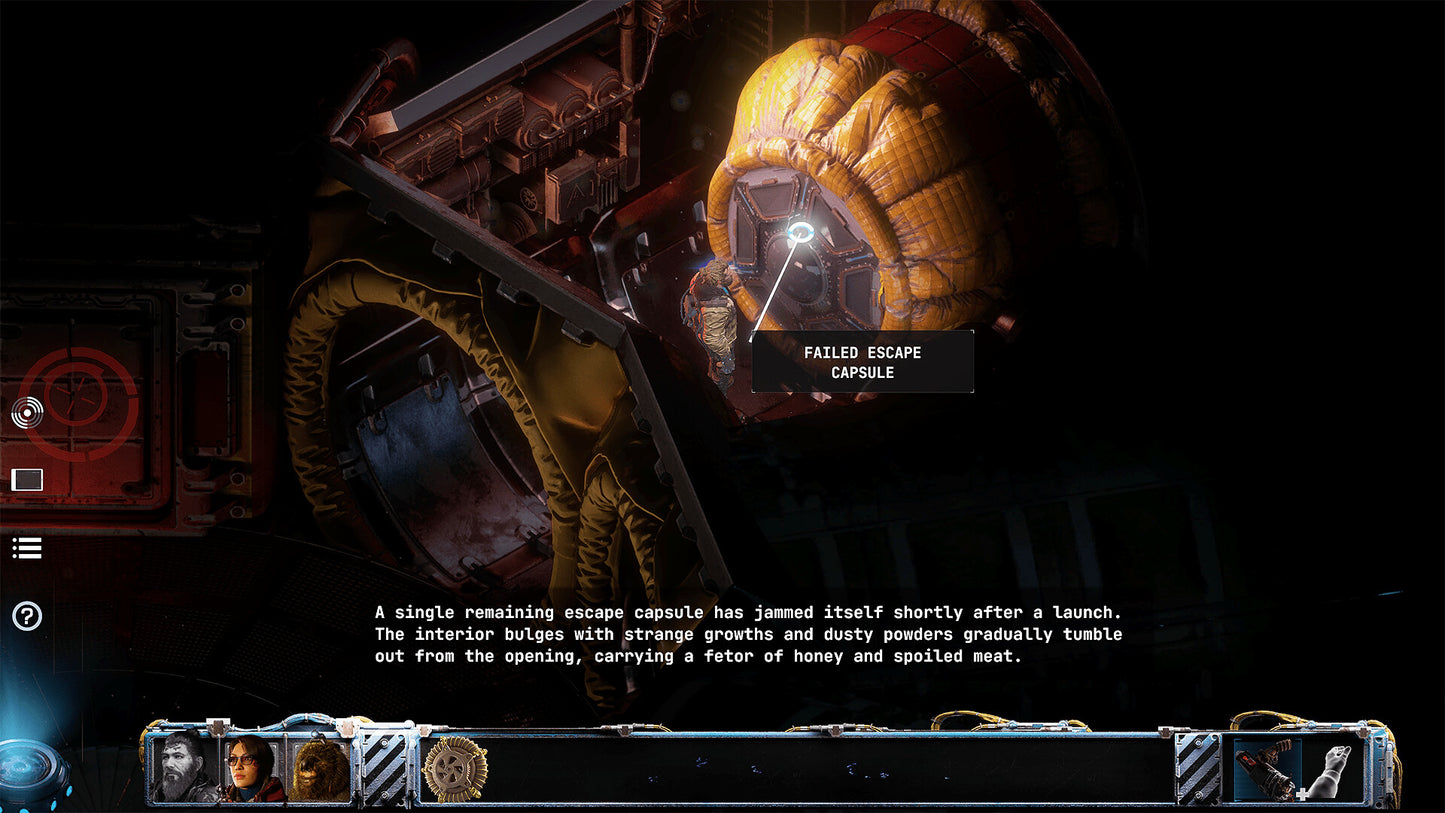Select the brass gear item in the inventory bar

(455, 768)
